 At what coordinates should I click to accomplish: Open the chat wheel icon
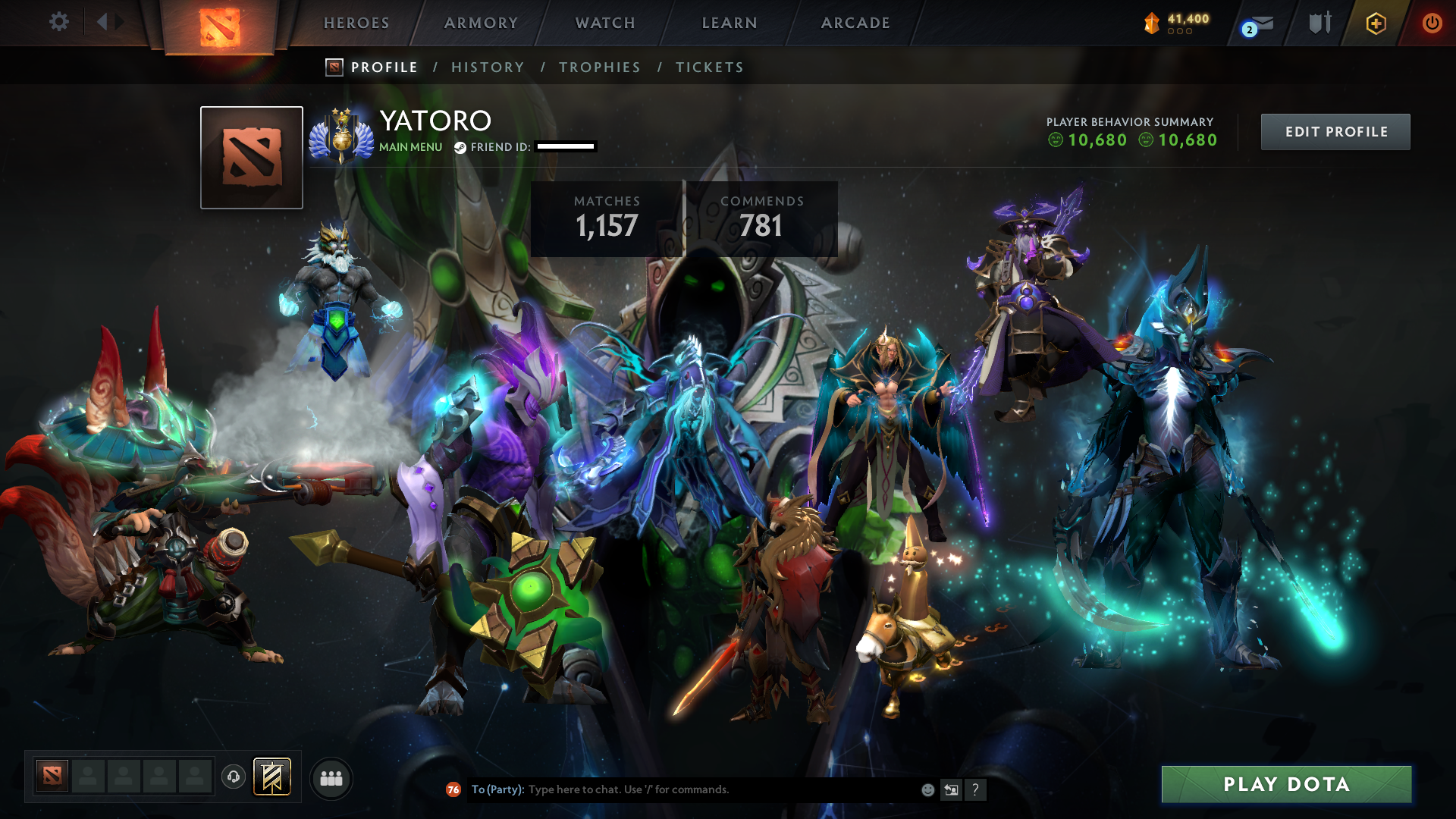coord(951,789)
